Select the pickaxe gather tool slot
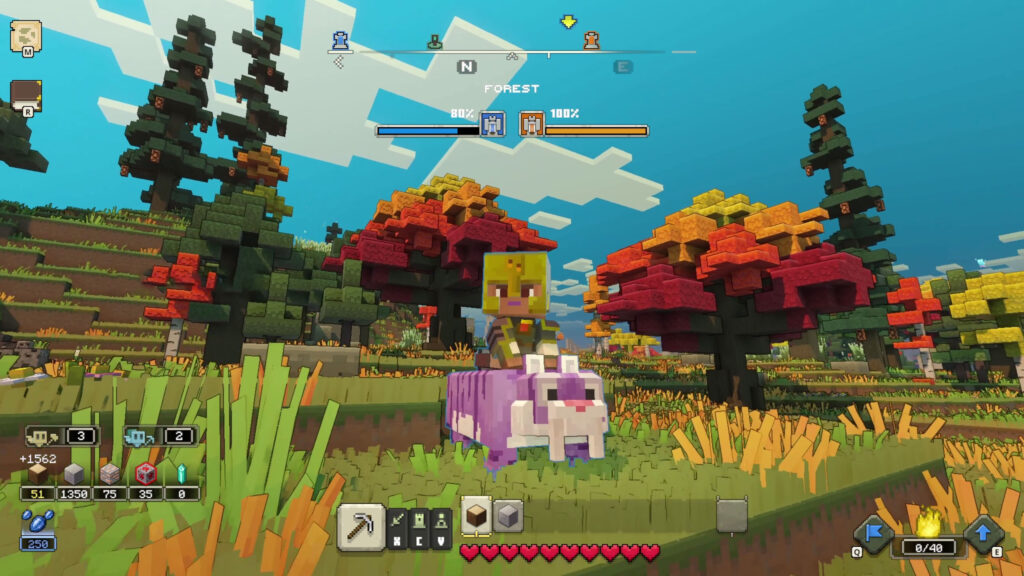The width and height of the screenshot is (1024, 576). coord(361,526)
